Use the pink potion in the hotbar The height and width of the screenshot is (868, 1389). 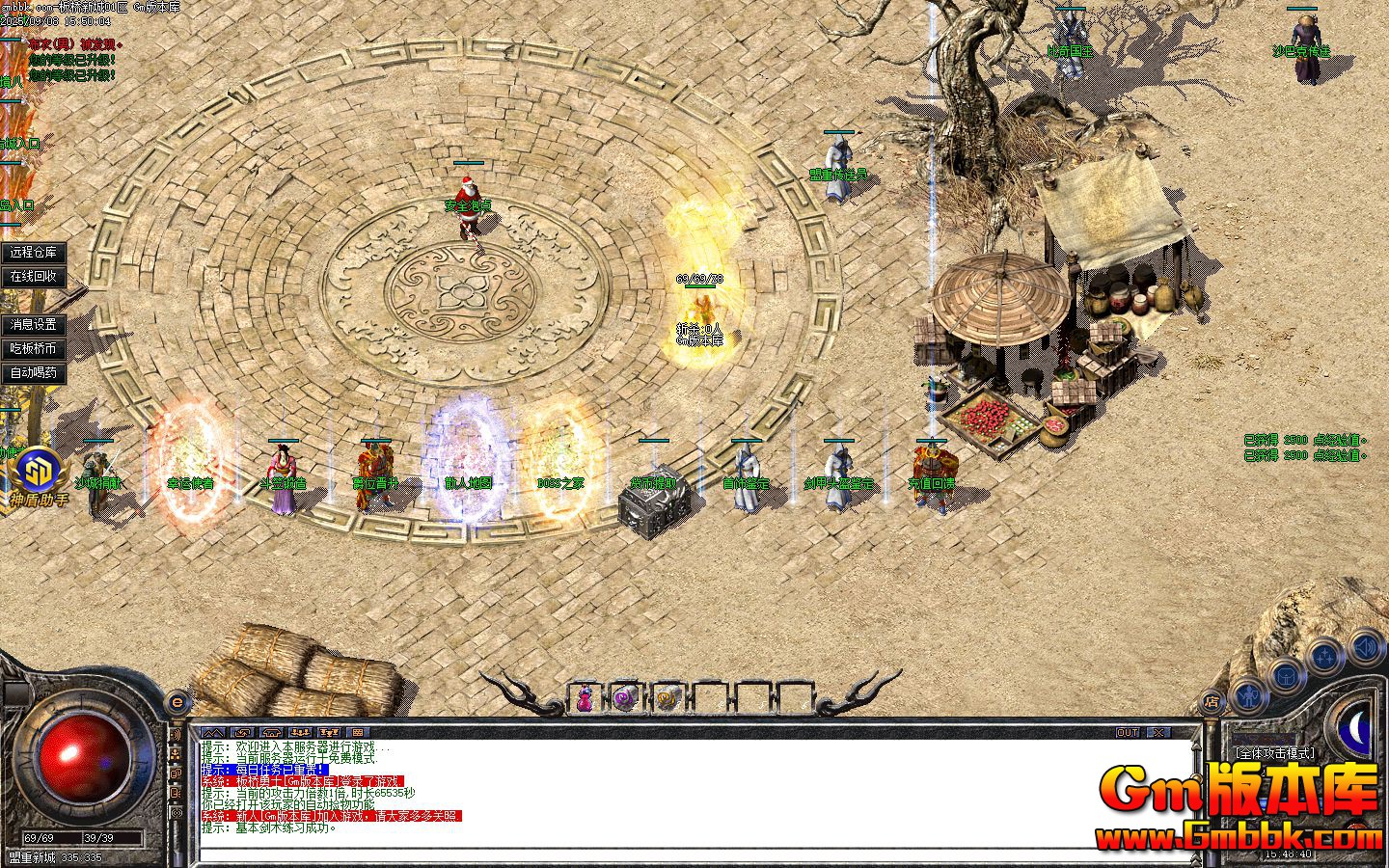point(585,698)
